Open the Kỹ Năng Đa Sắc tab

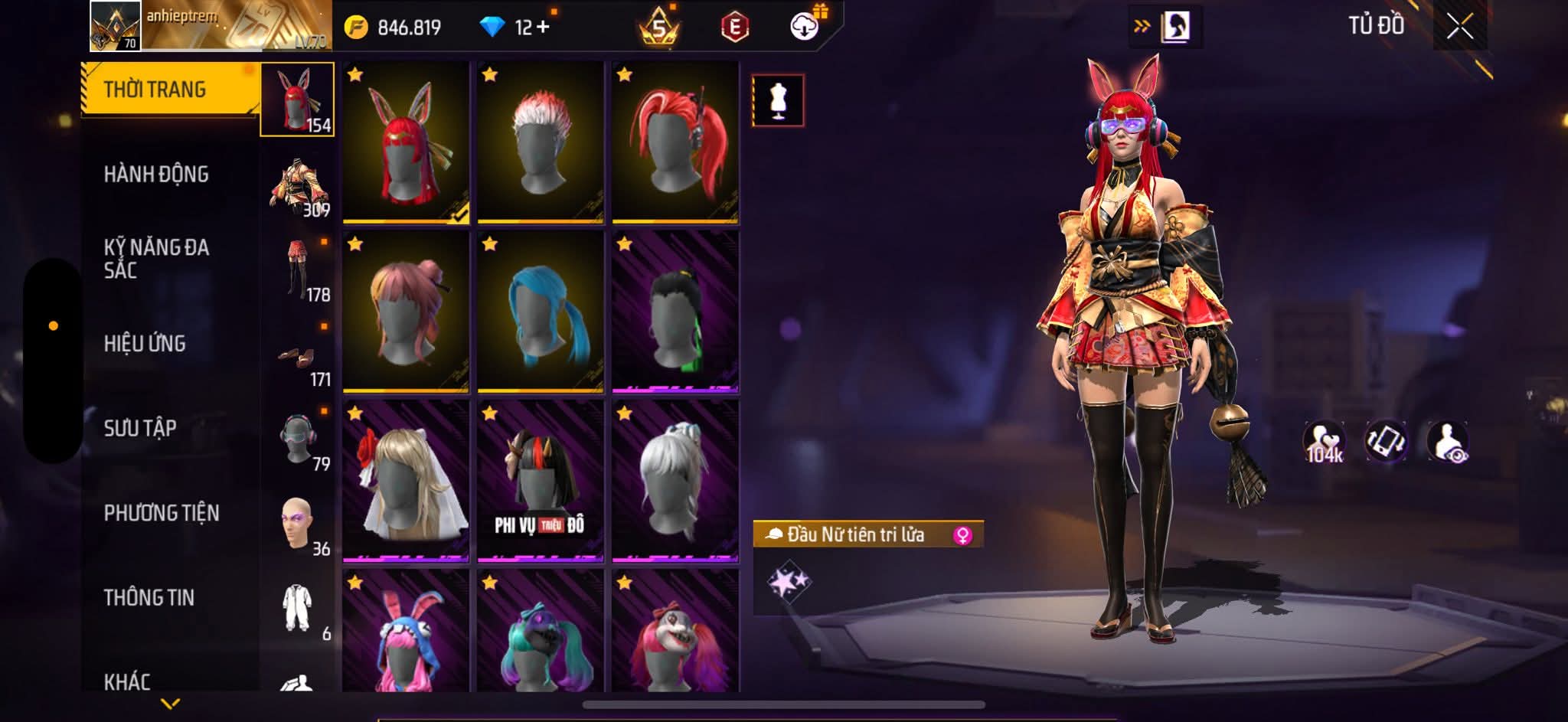[156, 259]
